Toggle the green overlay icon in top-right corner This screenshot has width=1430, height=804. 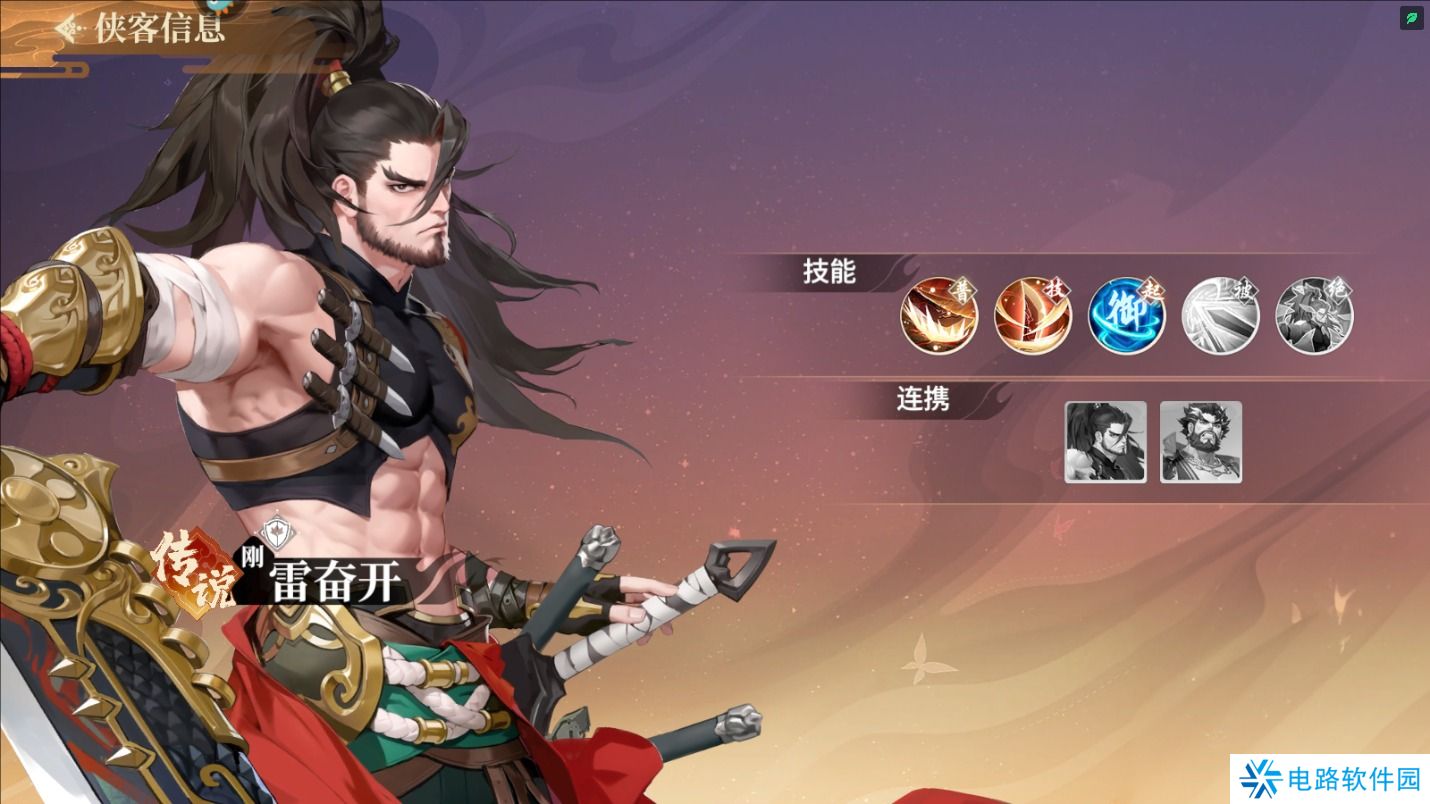click(1411, 18)
